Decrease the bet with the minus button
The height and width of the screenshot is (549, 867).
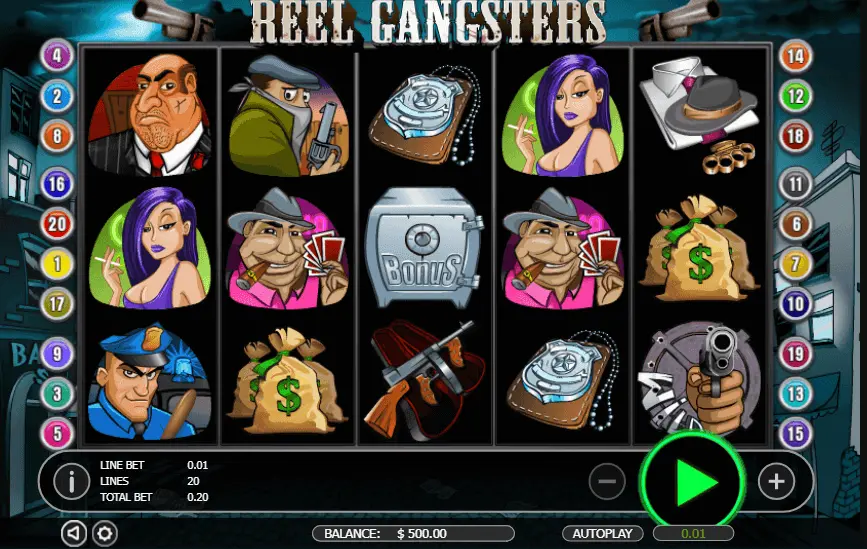[607, 482]
